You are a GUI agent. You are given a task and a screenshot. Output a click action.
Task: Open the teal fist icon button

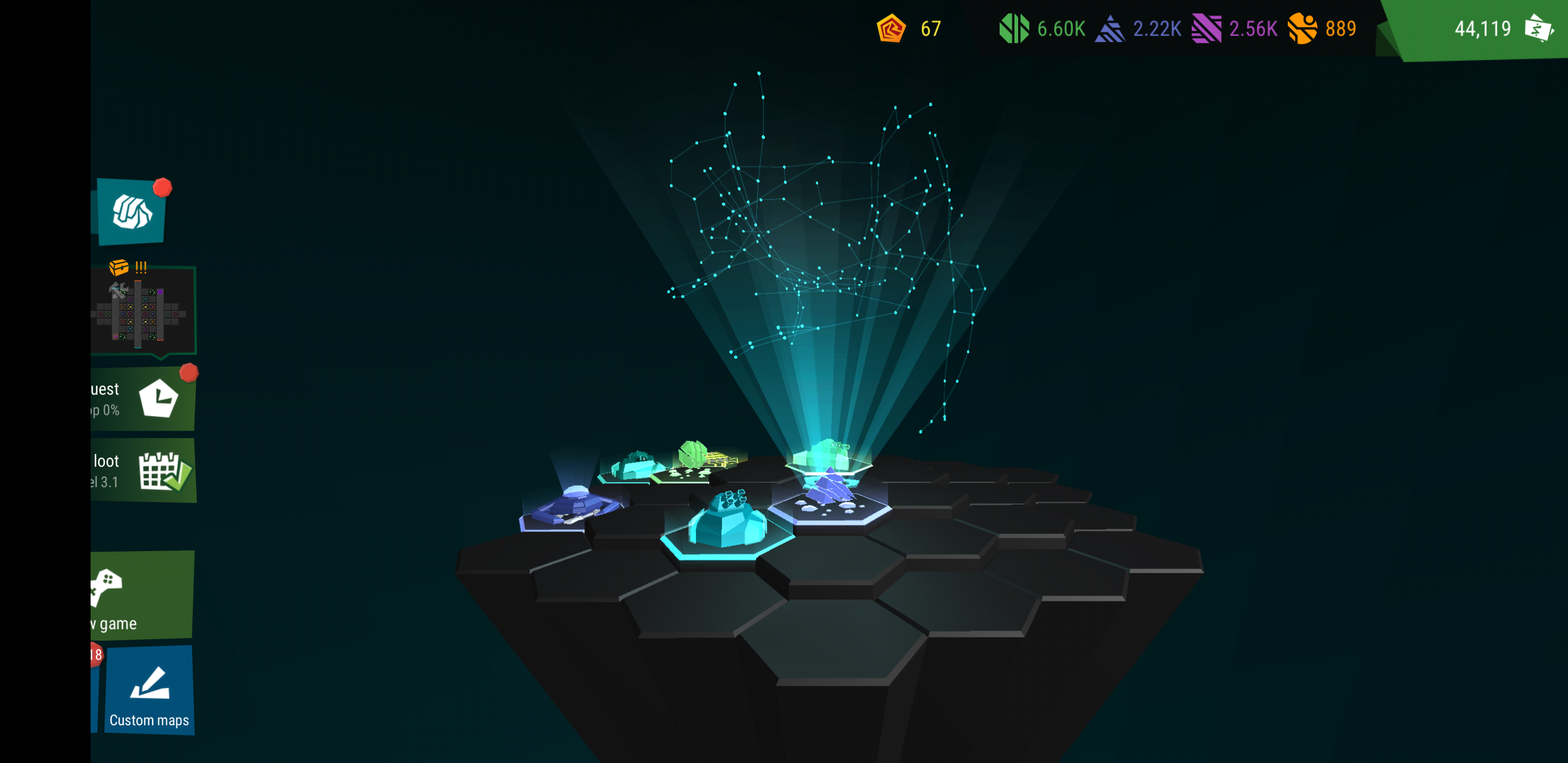tap(131, 212)
